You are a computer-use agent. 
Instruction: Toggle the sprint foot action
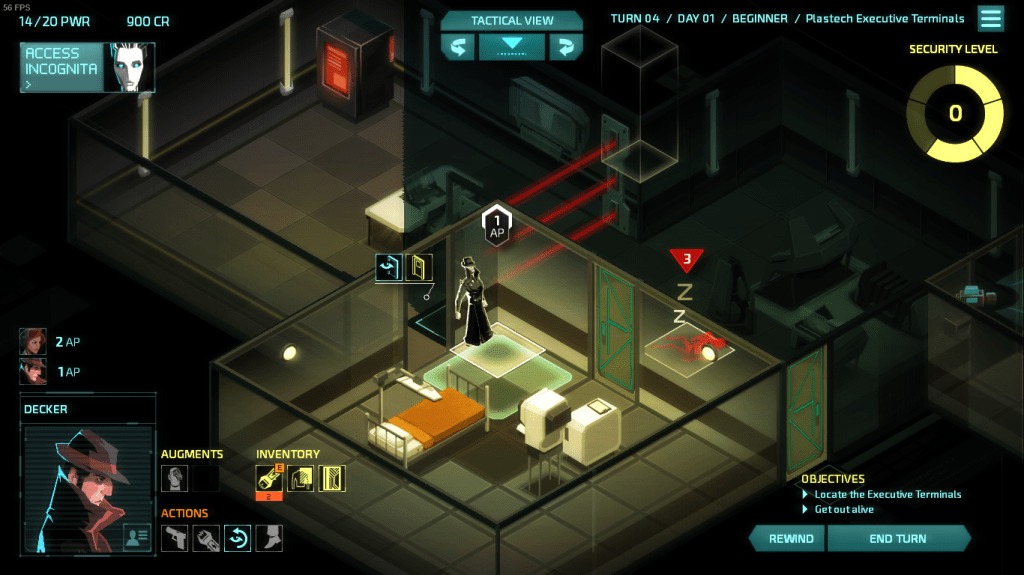pos(268,538)
